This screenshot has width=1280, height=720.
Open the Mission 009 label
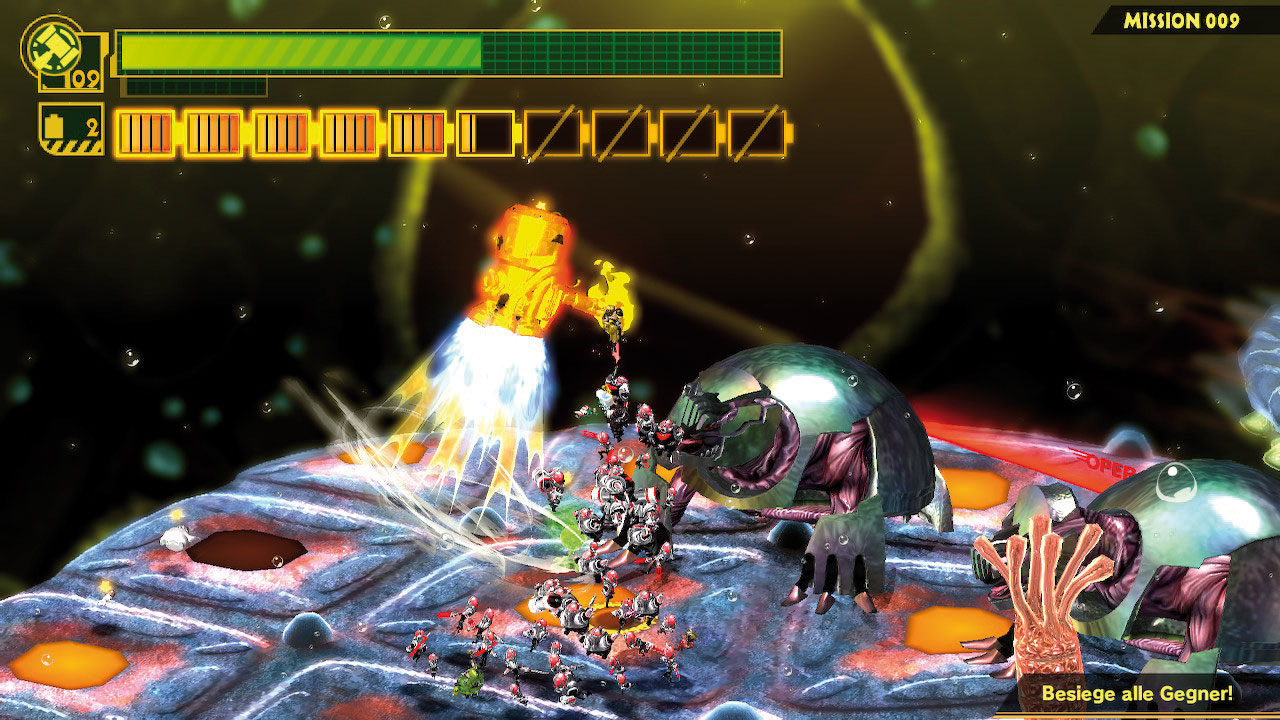tap(1181, 21)
